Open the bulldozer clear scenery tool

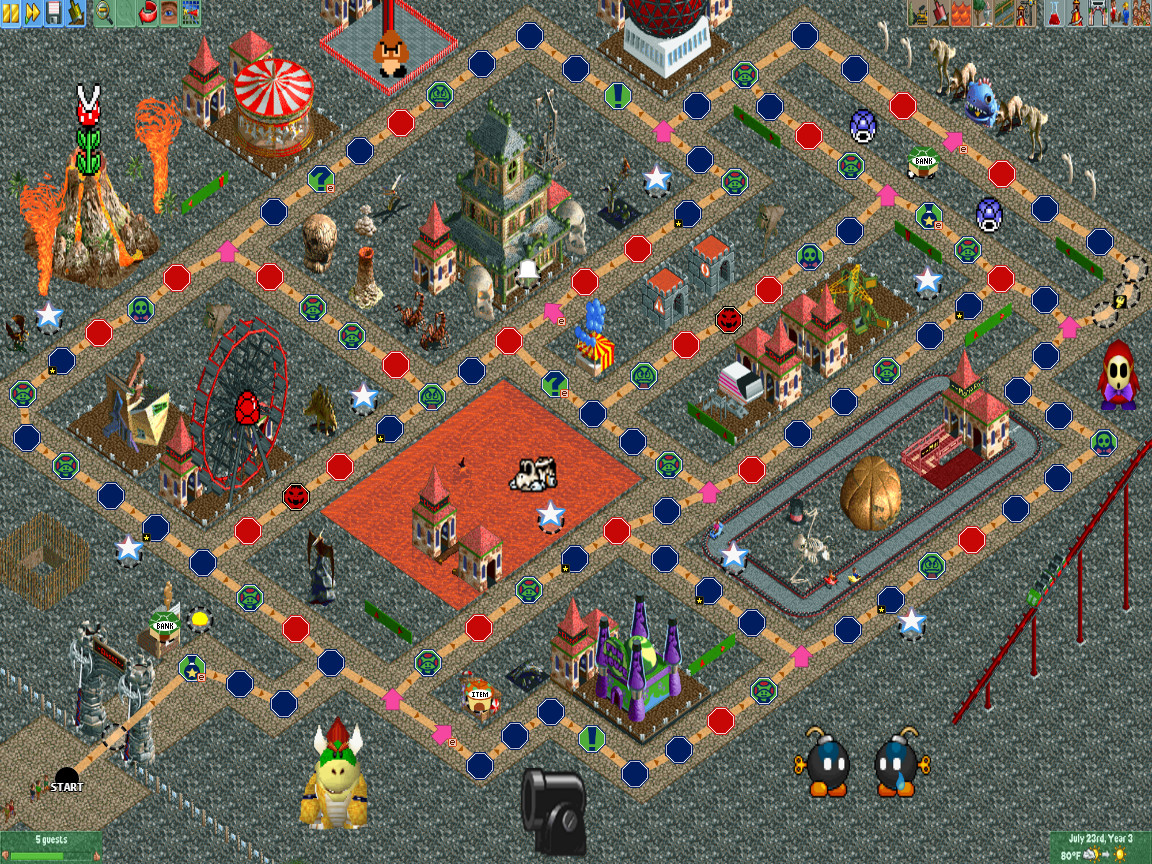pos(919,13)
